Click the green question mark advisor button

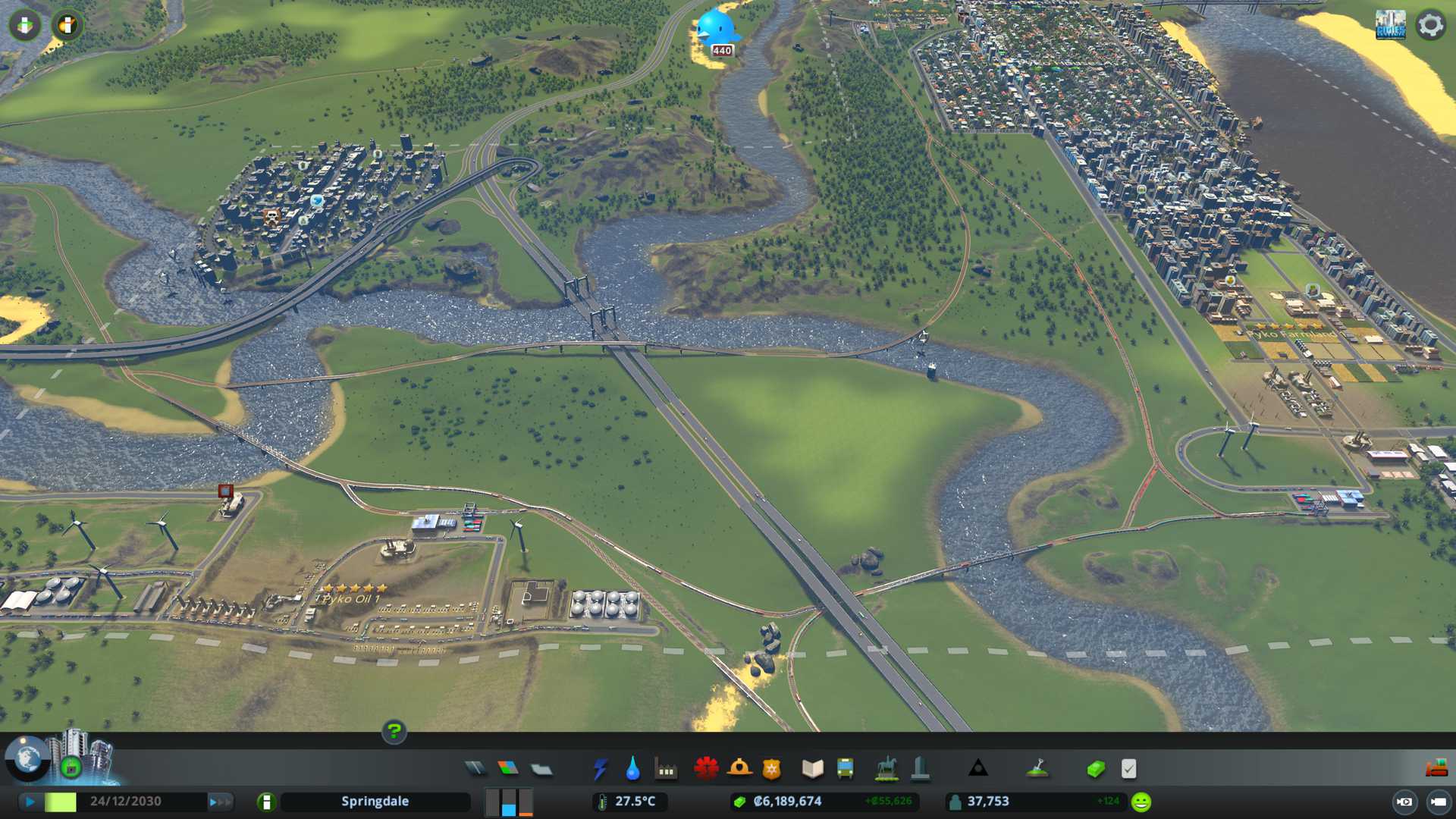[394, 731]
